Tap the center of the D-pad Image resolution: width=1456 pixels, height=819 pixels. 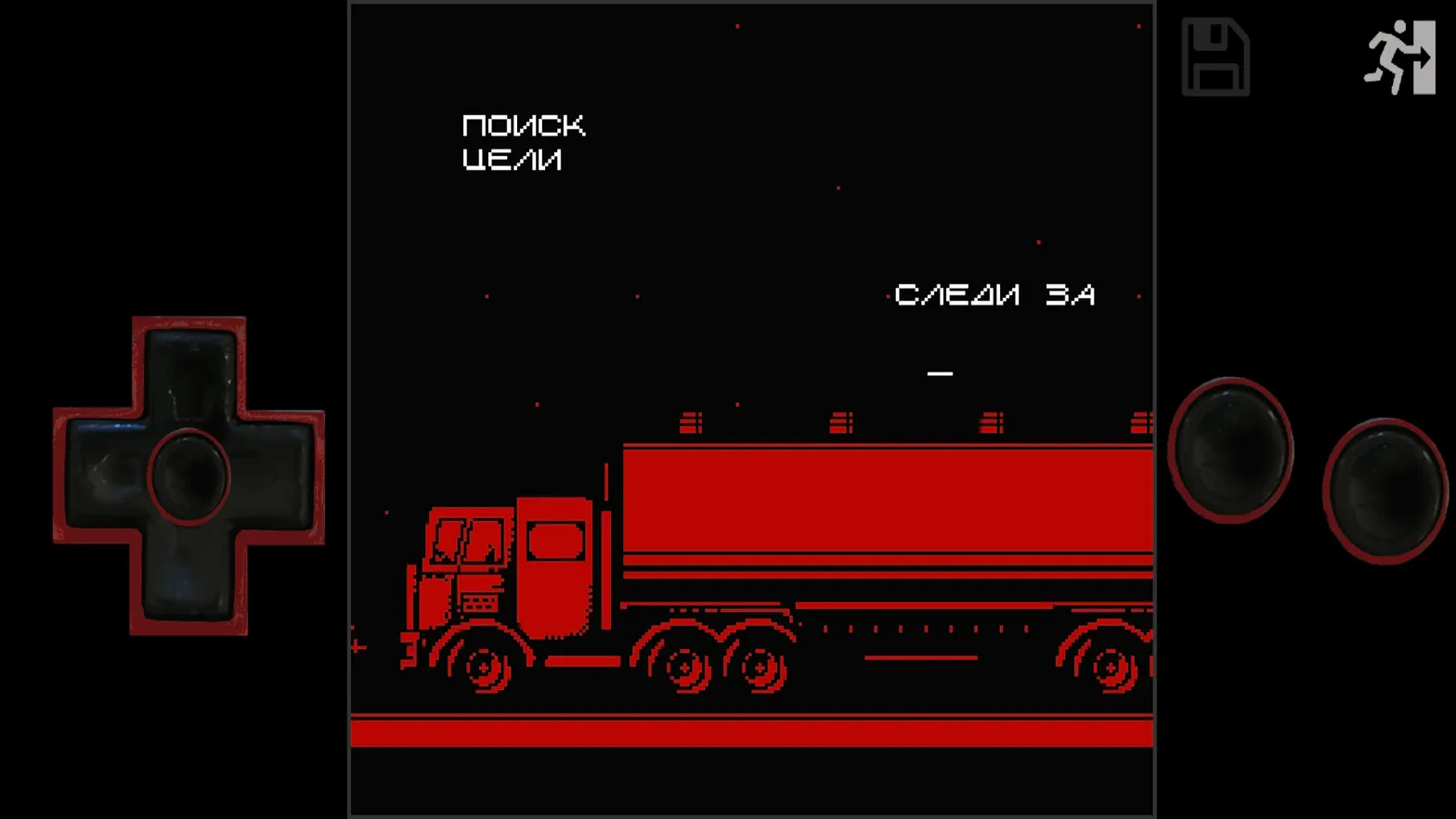188,475
